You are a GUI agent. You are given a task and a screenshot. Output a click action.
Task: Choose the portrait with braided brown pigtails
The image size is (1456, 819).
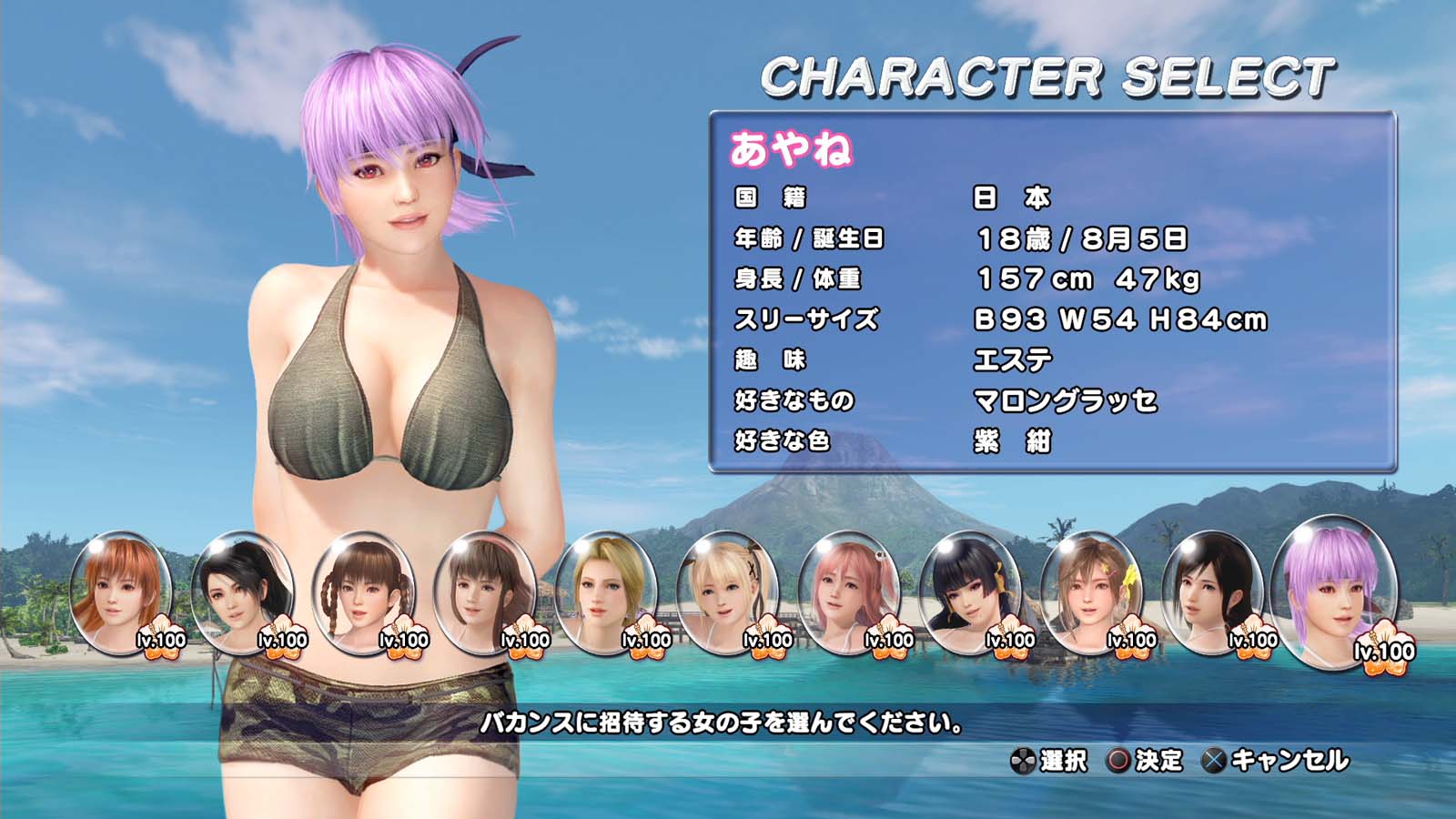tap(363, 593)
